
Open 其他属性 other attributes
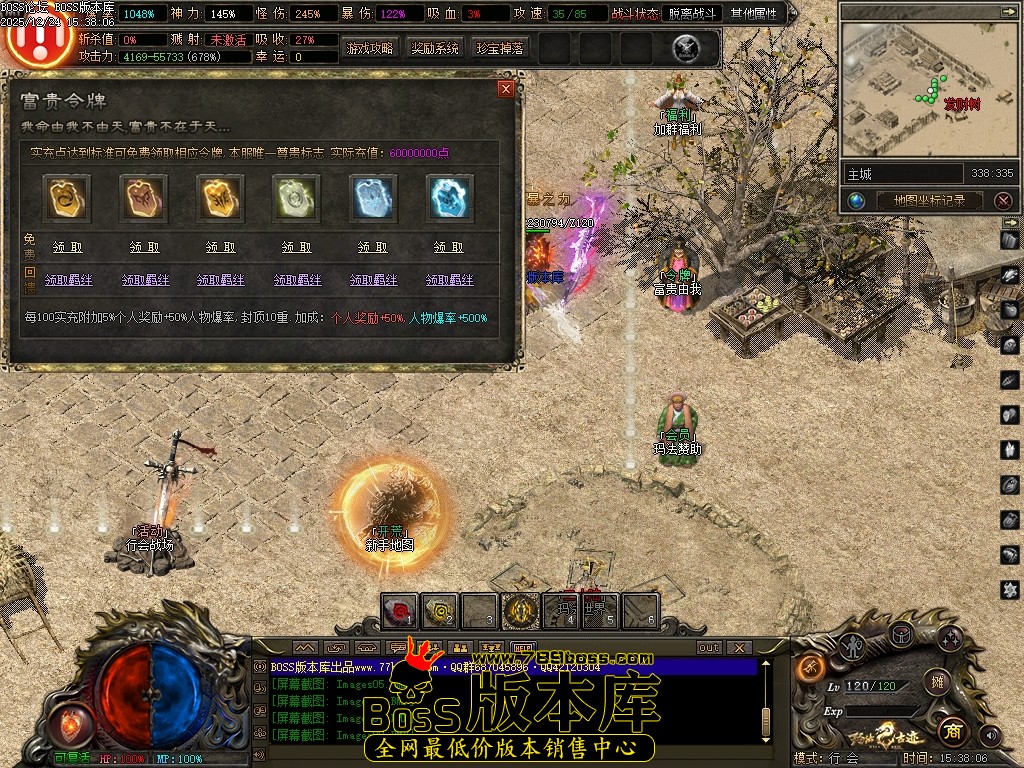tap(753, 14)
